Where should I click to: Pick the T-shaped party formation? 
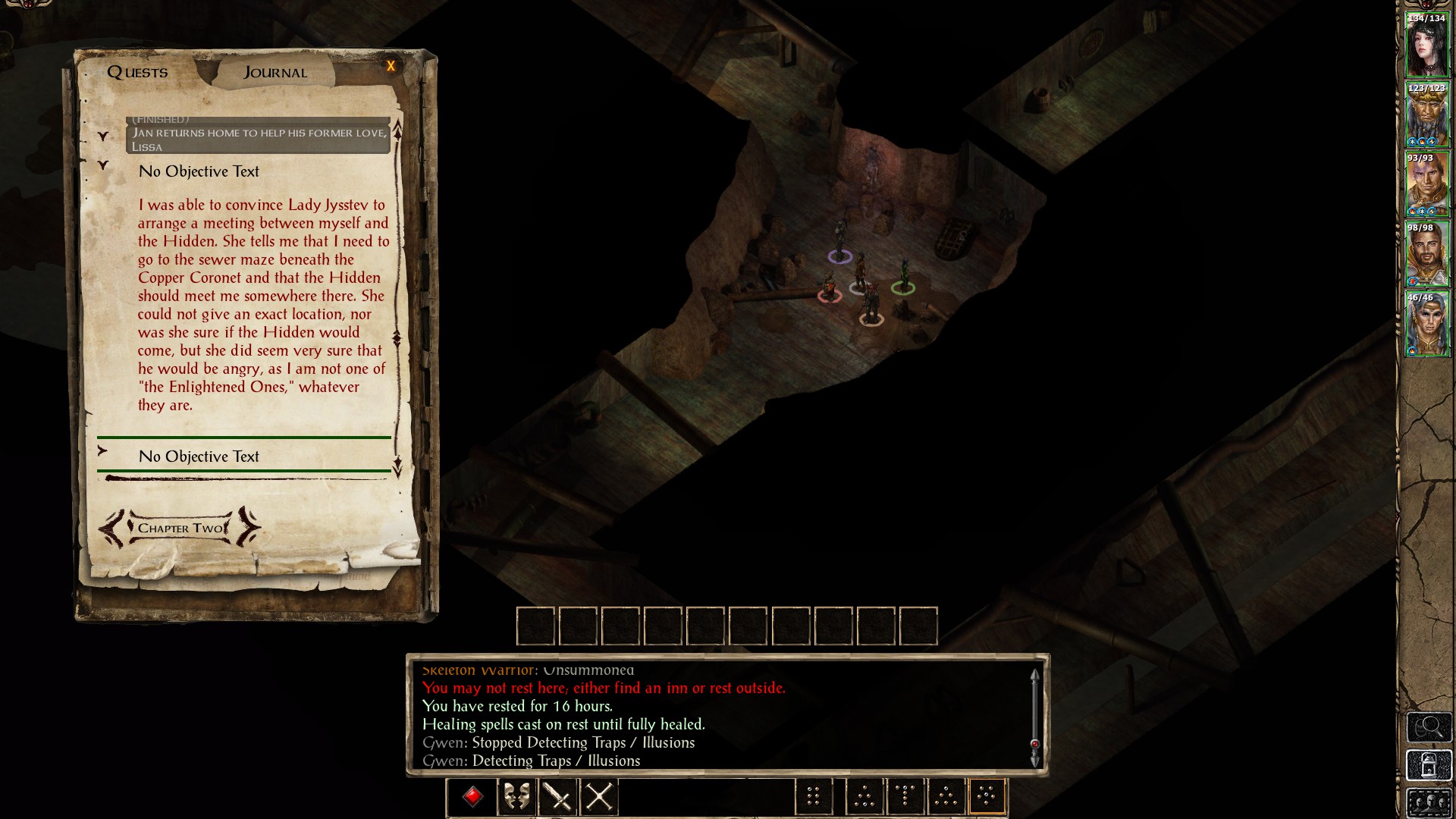pyautogui.click(x=905, y=797)
